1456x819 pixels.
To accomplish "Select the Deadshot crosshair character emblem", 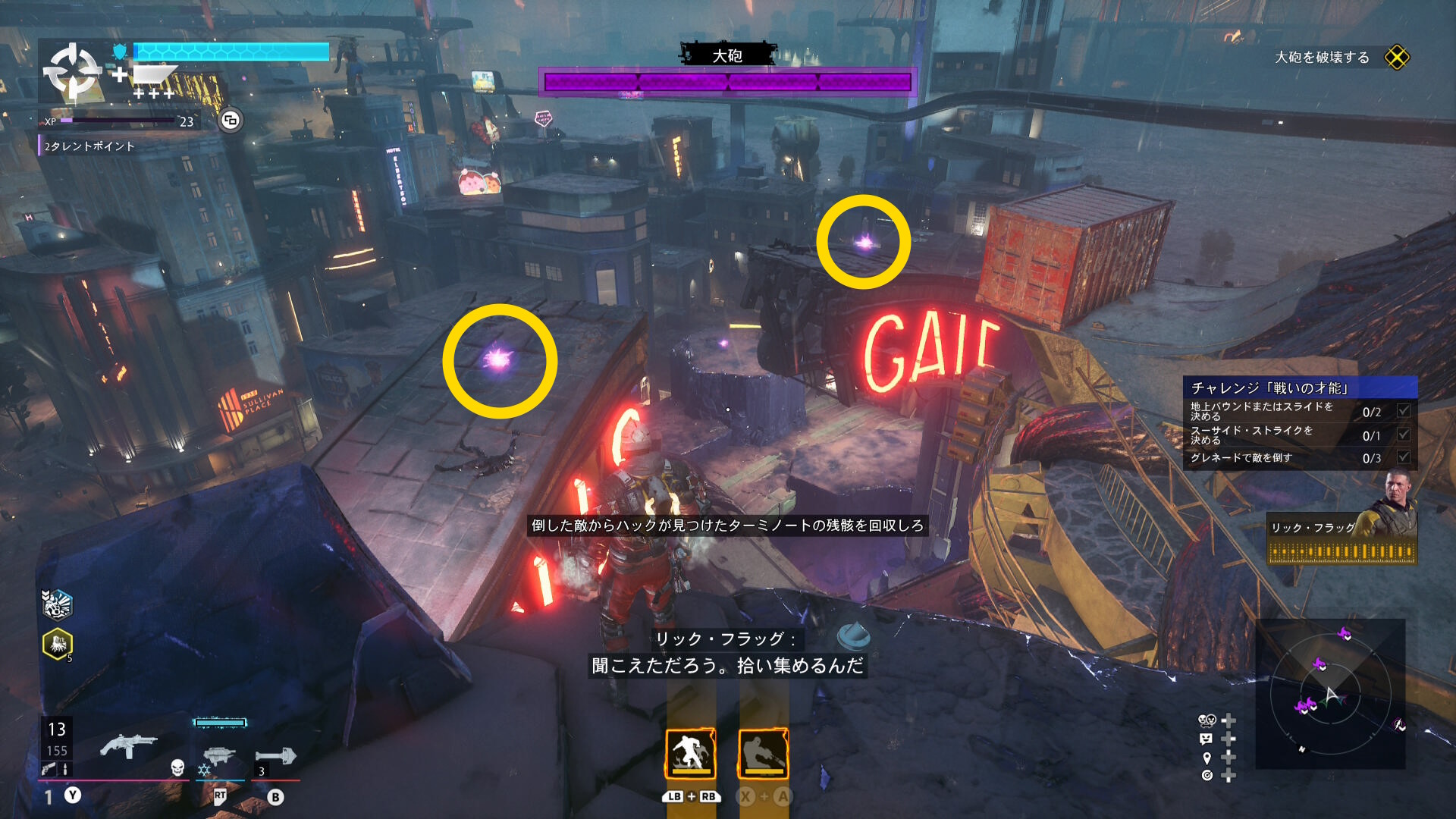I will tap(73, 72).
